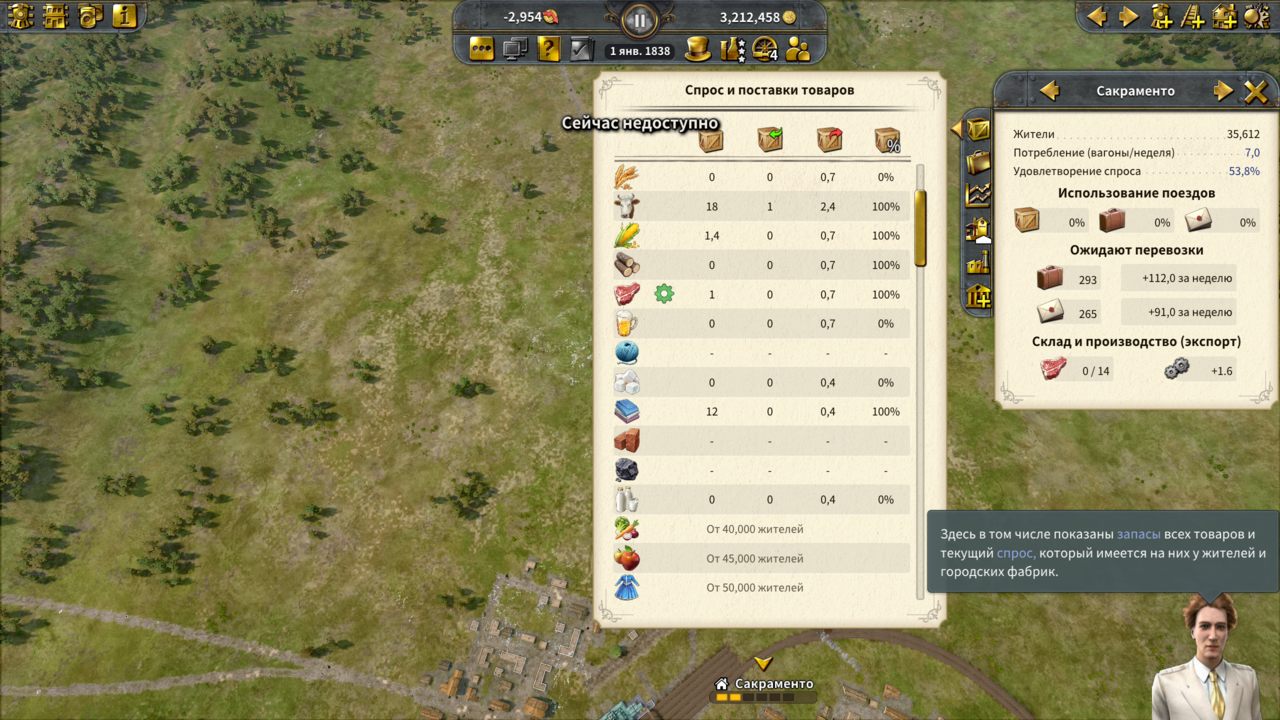Open the wagon wheel icon with number 4
The width and height of the screenshot is (1280, 720).
(x=765, y=48)
